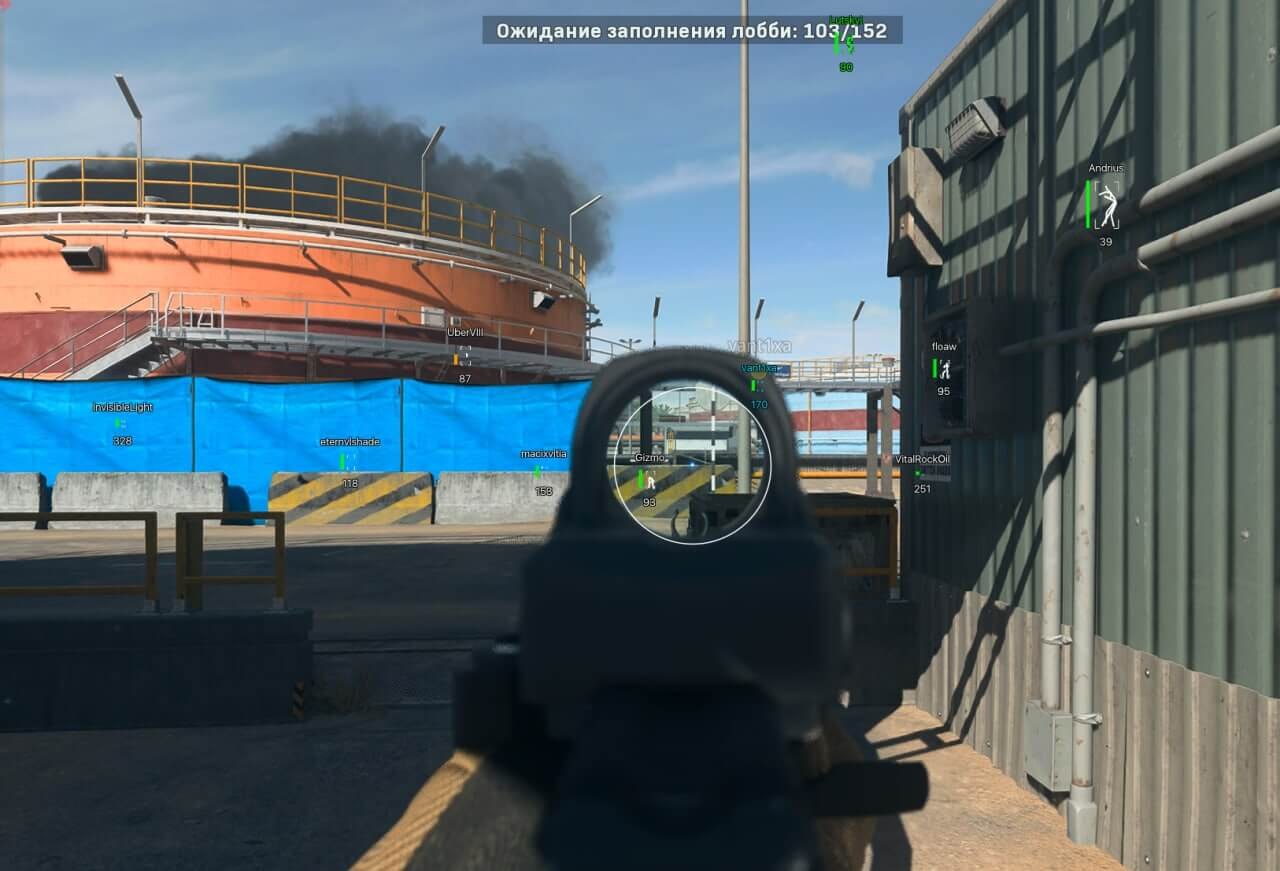Click the skeleton marker above vant1xa's distance
Viewport: 1280px width, 871px height.
coord(760,386)
